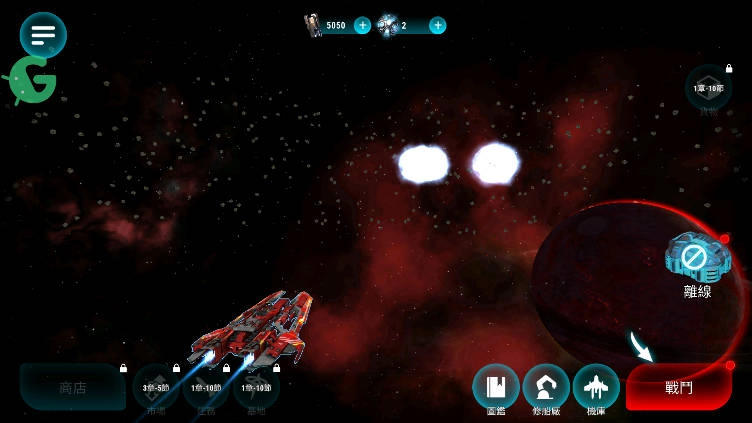Viewport: 752px width, 423px height.
Task: Select the locked 市場 market icon
Action: click(156, 388)
